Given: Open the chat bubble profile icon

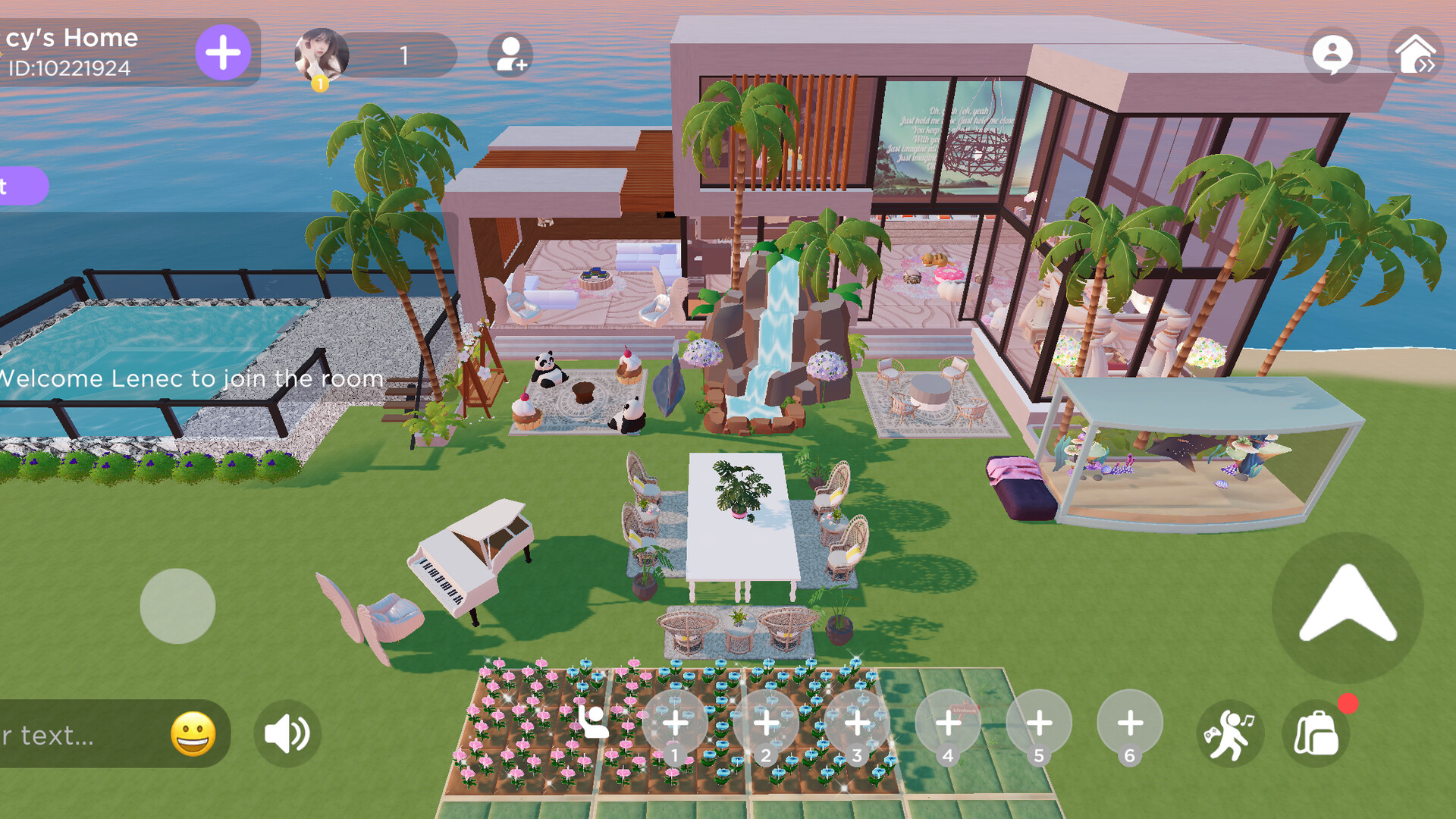Looking at the screenshot, I should tap(1333, 54).
